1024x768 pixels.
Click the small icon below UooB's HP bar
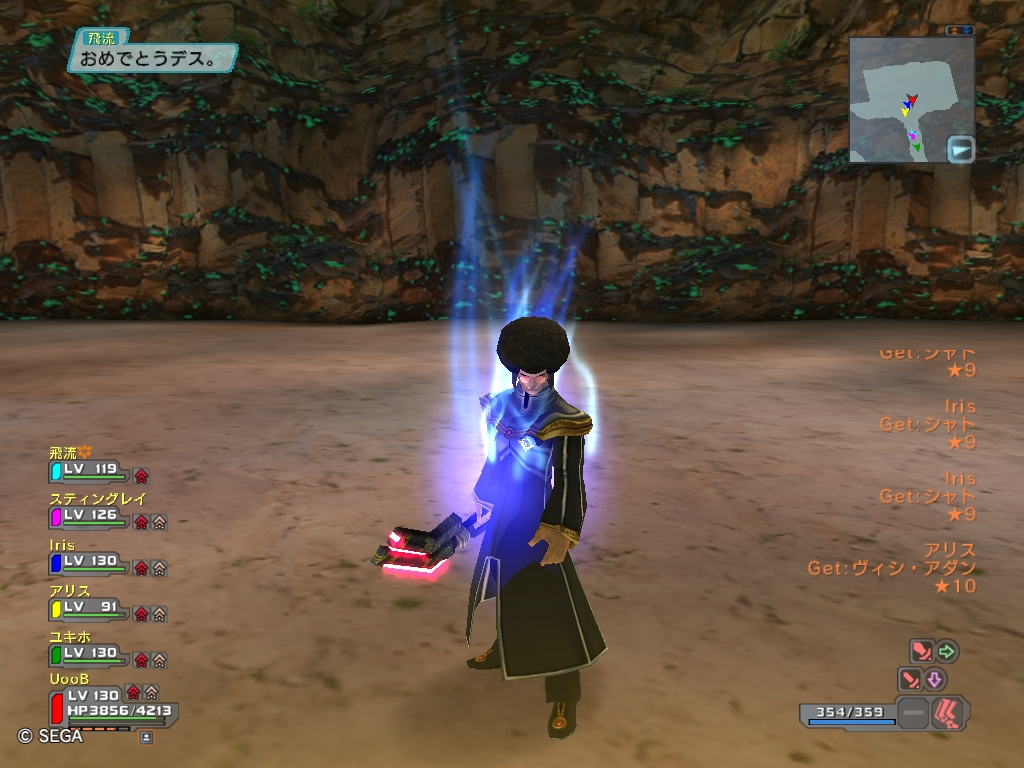click(x=146, y=737)
